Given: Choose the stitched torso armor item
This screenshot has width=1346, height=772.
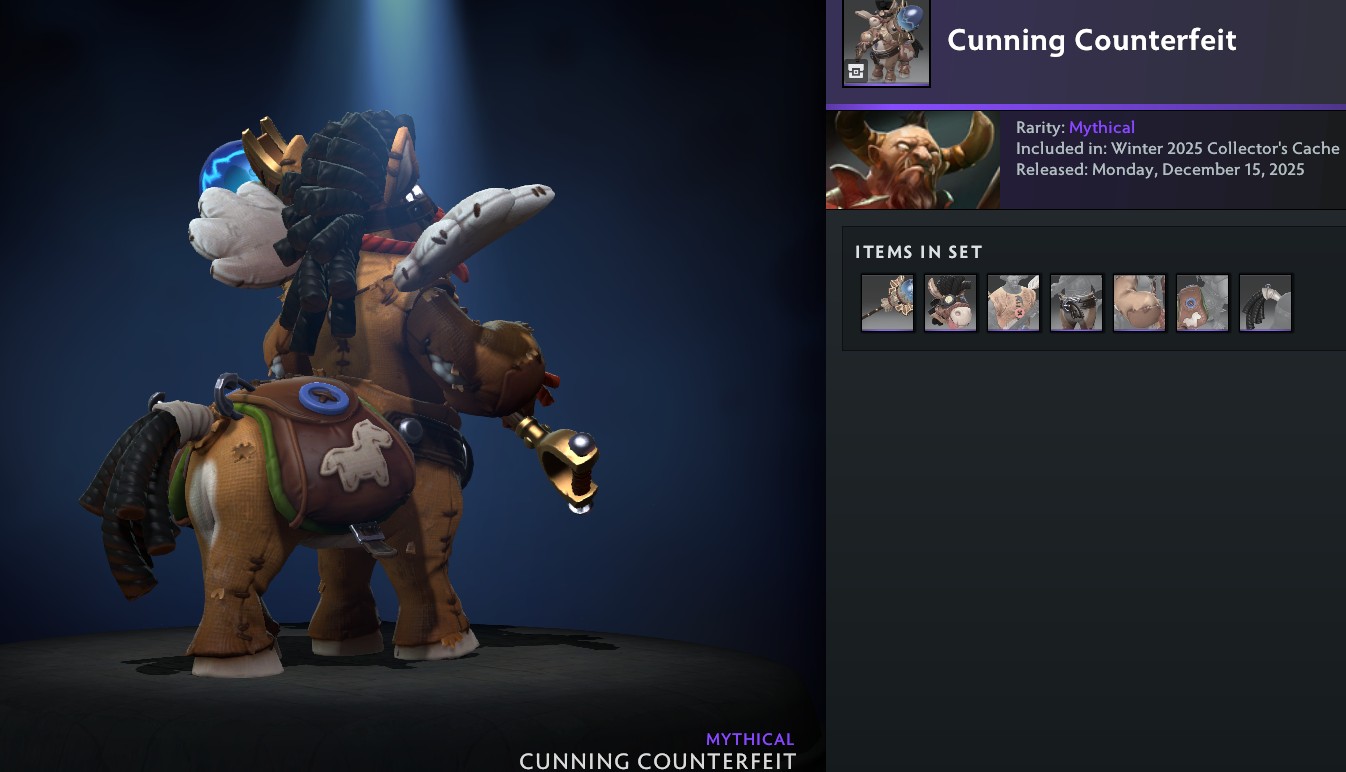Looking at the screenshot, I should tap(1013, 302).
